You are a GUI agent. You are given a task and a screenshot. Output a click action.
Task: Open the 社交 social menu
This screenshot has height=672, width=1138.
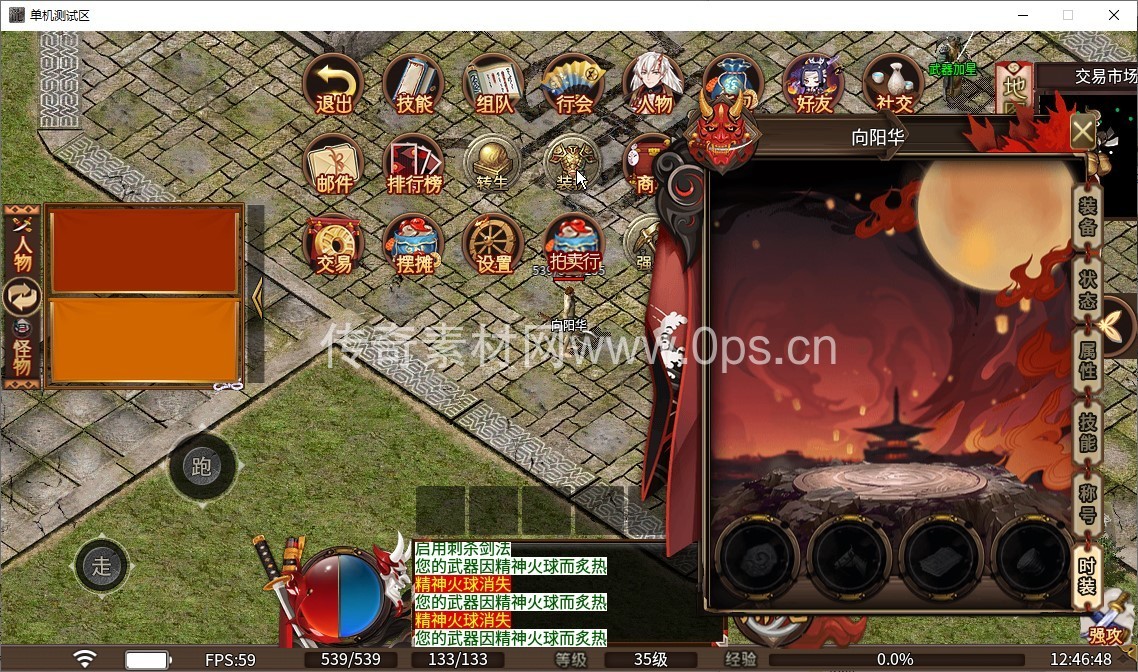[894, 83]
